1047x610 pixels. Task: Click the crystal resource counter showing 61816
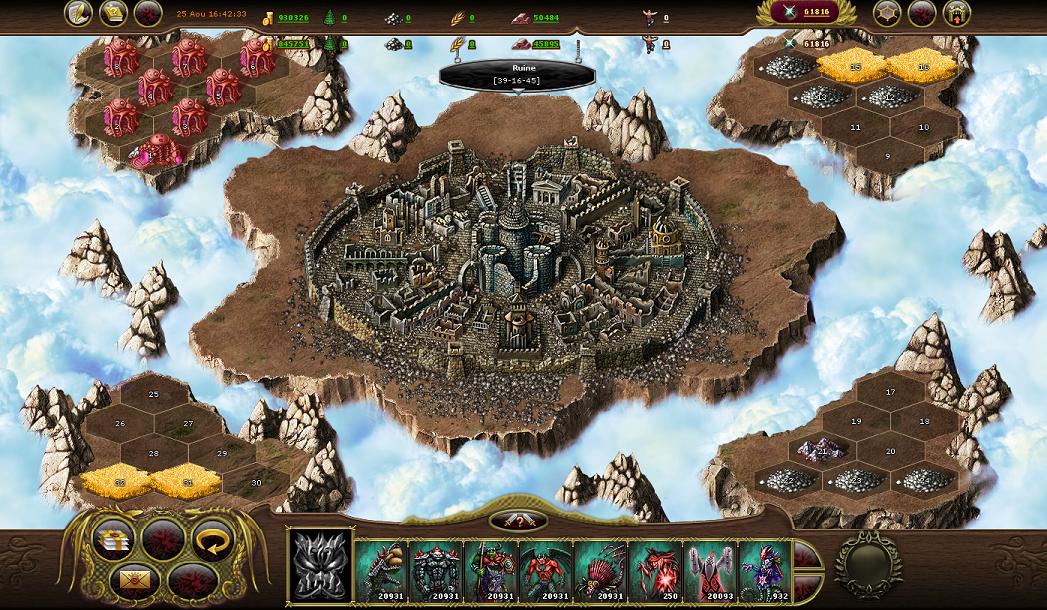tap(808, 13)
